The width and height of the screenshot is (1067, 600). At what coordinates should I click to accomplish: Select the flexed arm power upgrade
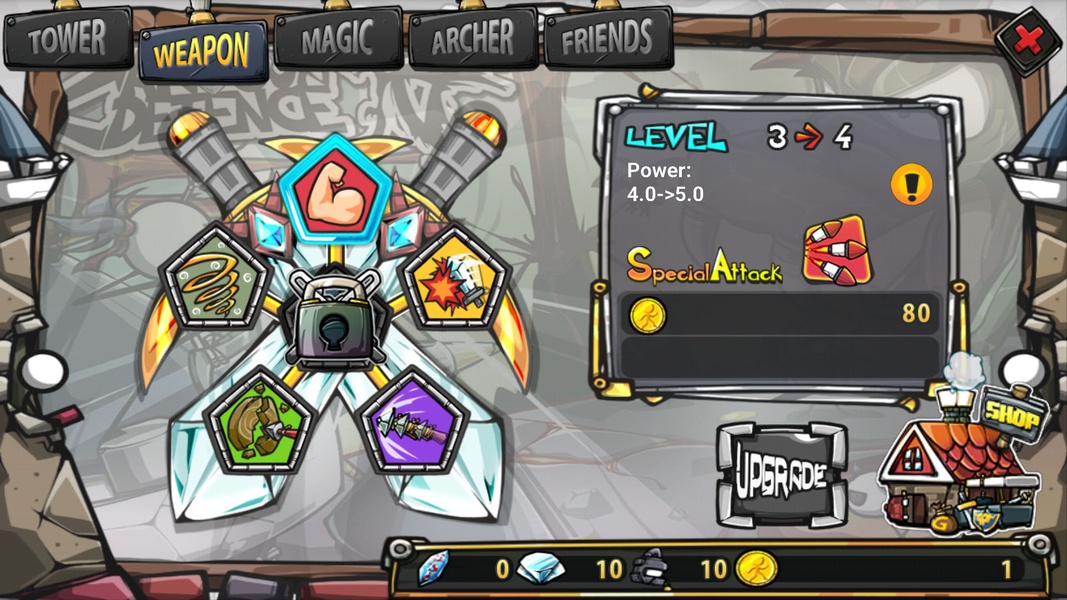coord(335,192)
